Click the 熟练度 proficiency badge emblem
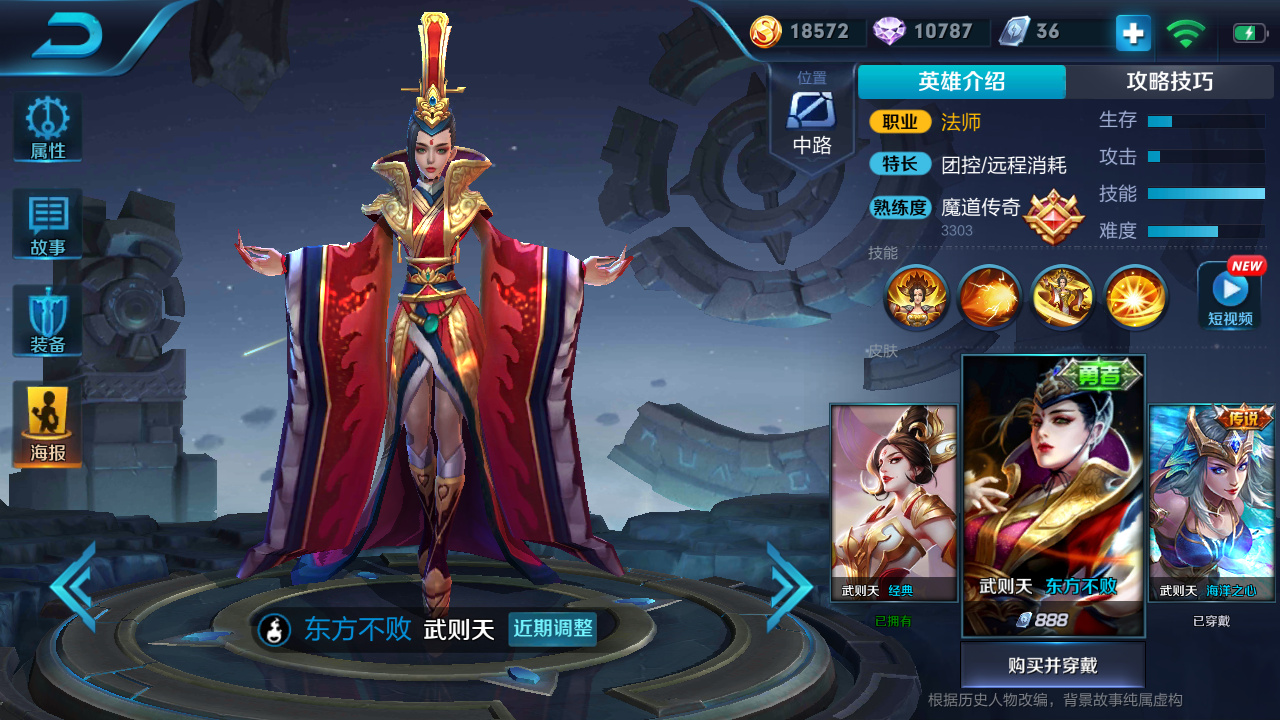1280x720 pixels. pos(1054,220)
